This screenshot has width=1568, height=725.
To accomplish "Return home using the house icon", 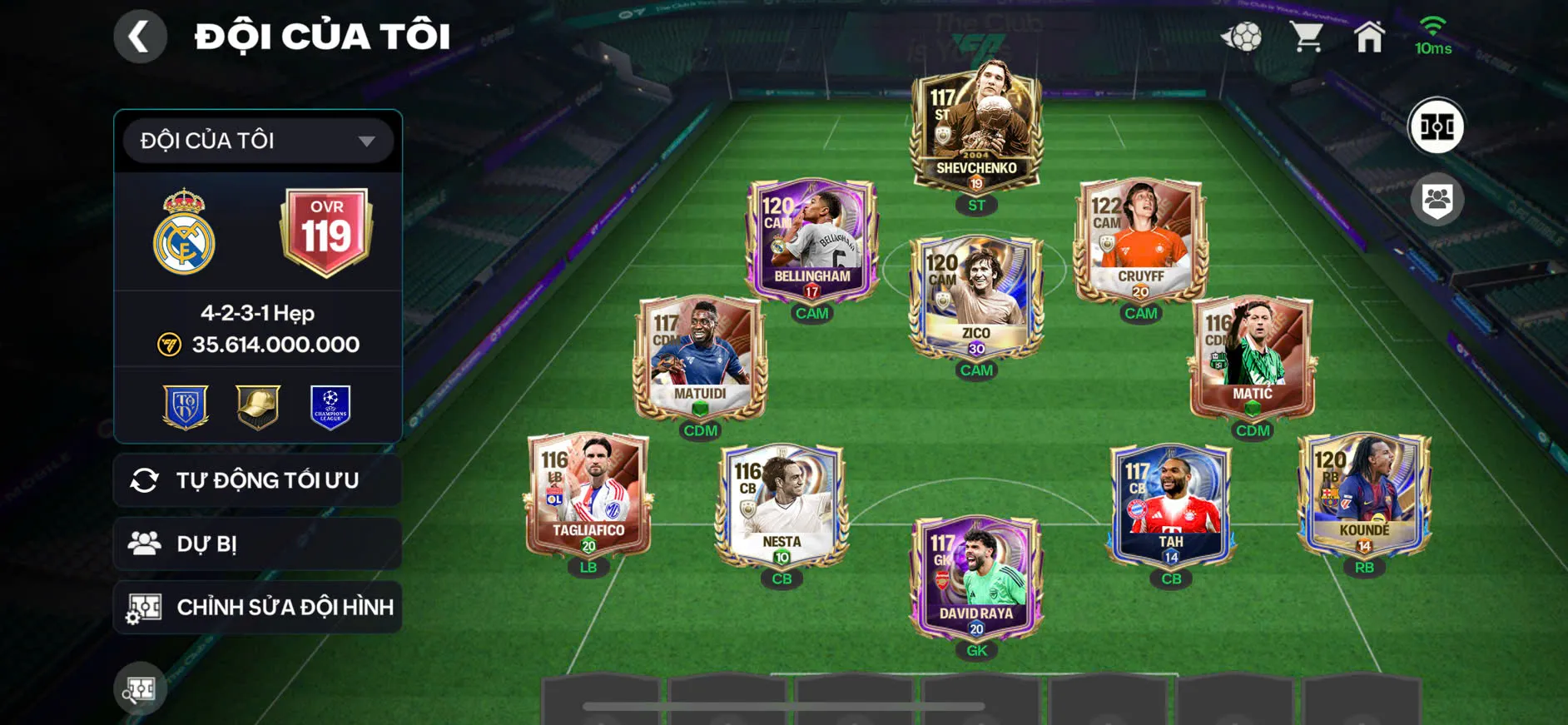I will point(1369,35).
